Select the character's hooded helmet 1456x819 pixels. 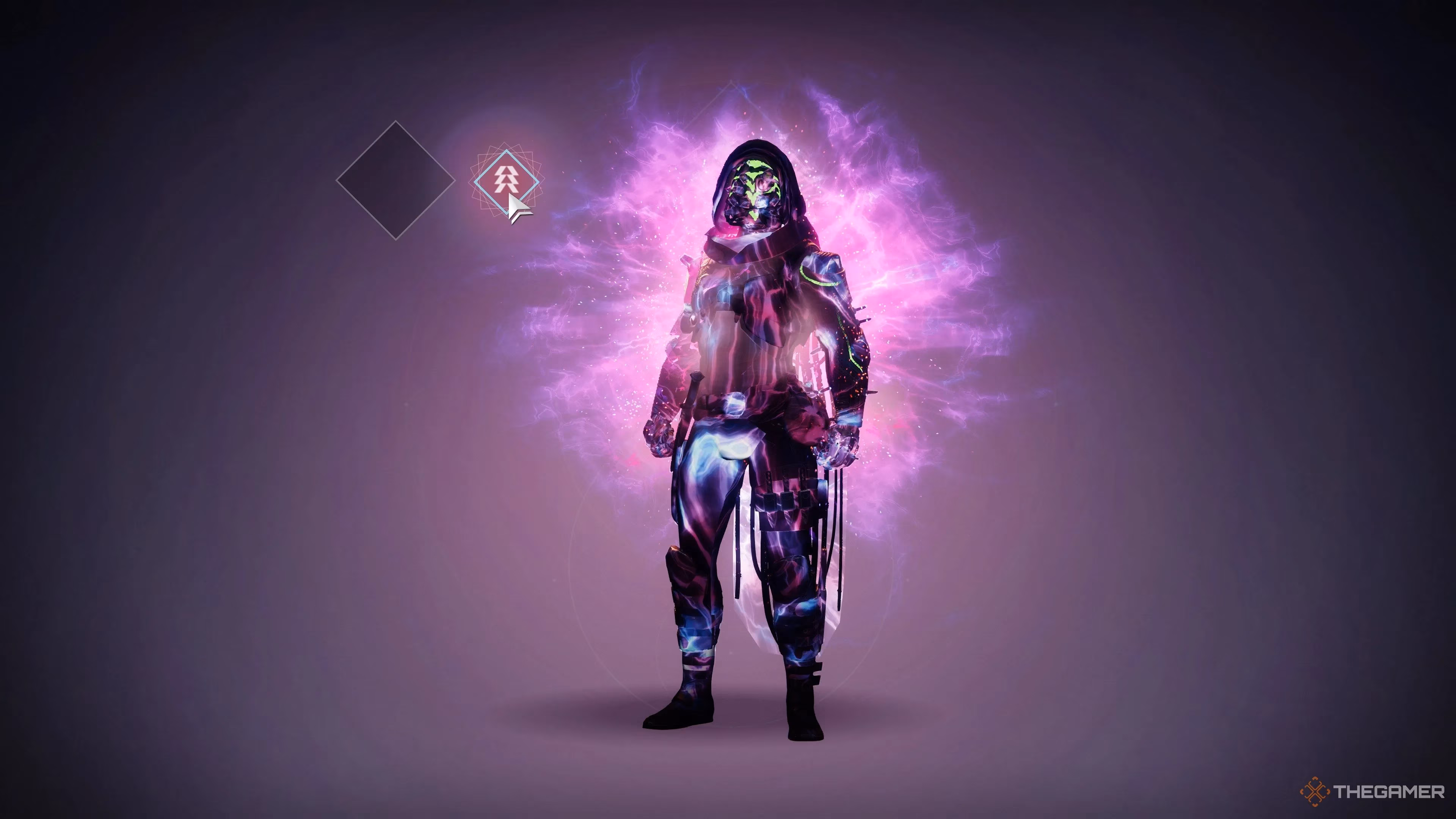click(755, 192)
